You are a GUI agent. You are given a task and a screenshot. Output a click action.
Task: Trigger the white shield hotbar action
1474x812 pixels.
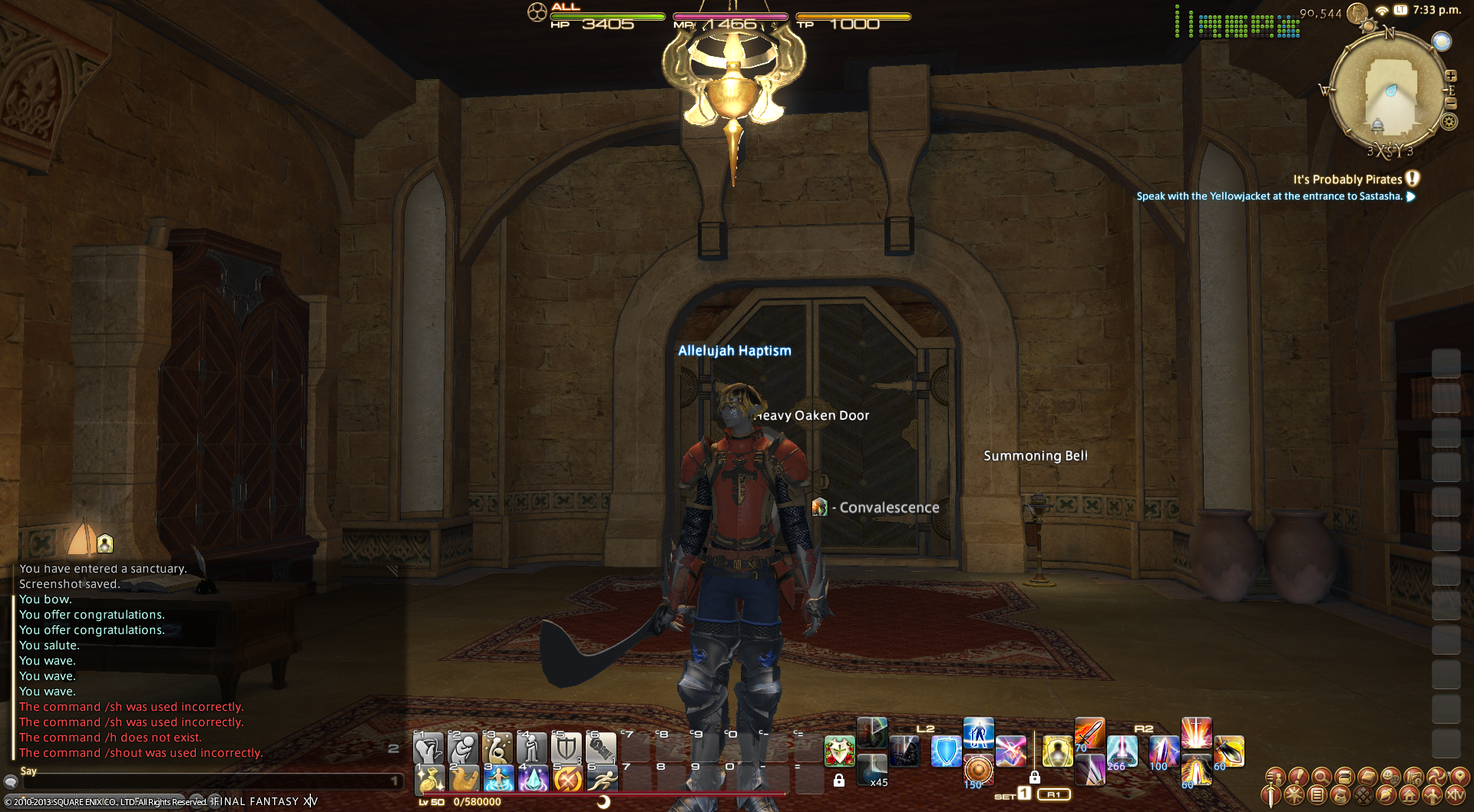point(567,748)
